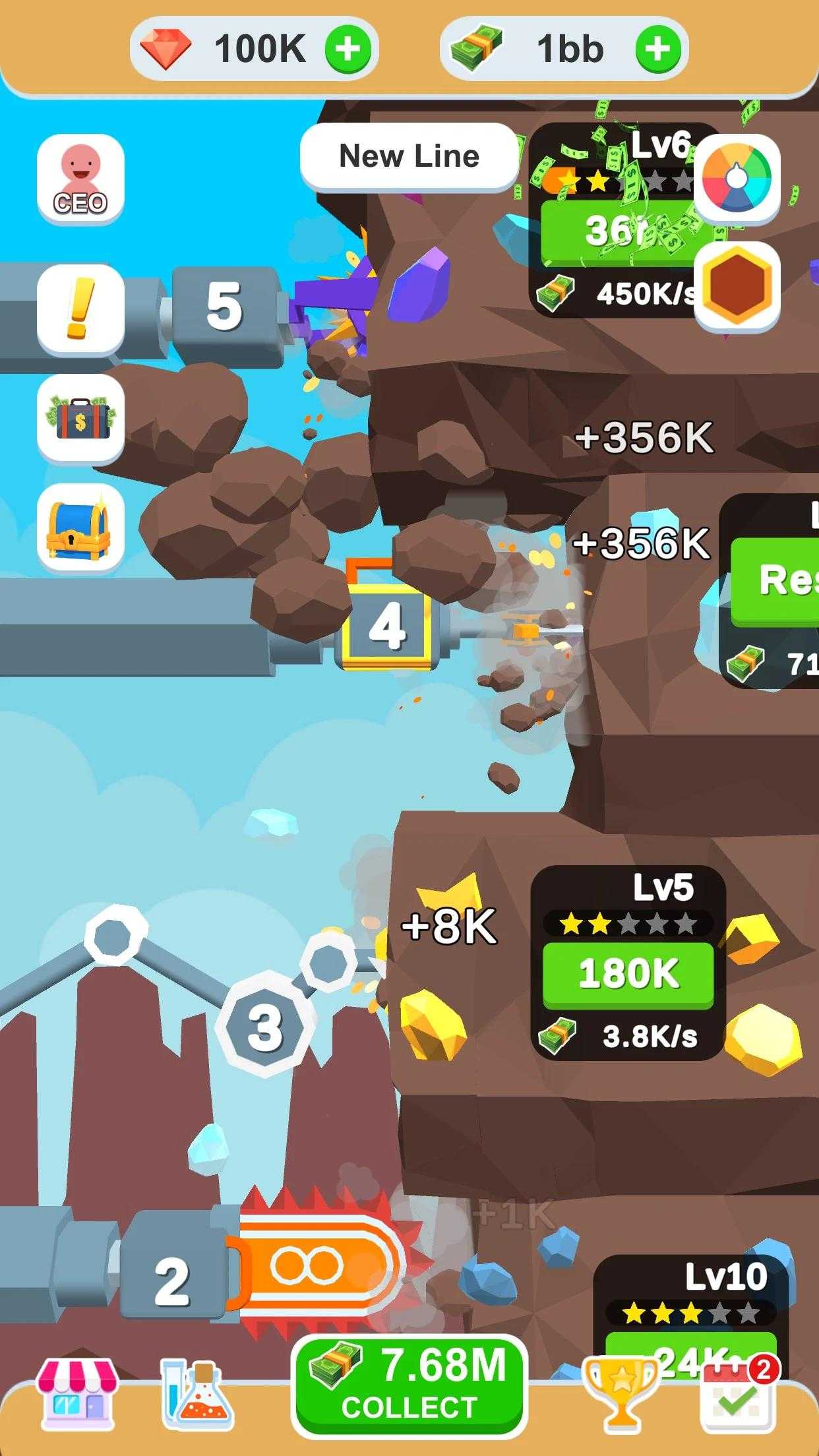Tap the brown hexagon icon

point(737,287)
